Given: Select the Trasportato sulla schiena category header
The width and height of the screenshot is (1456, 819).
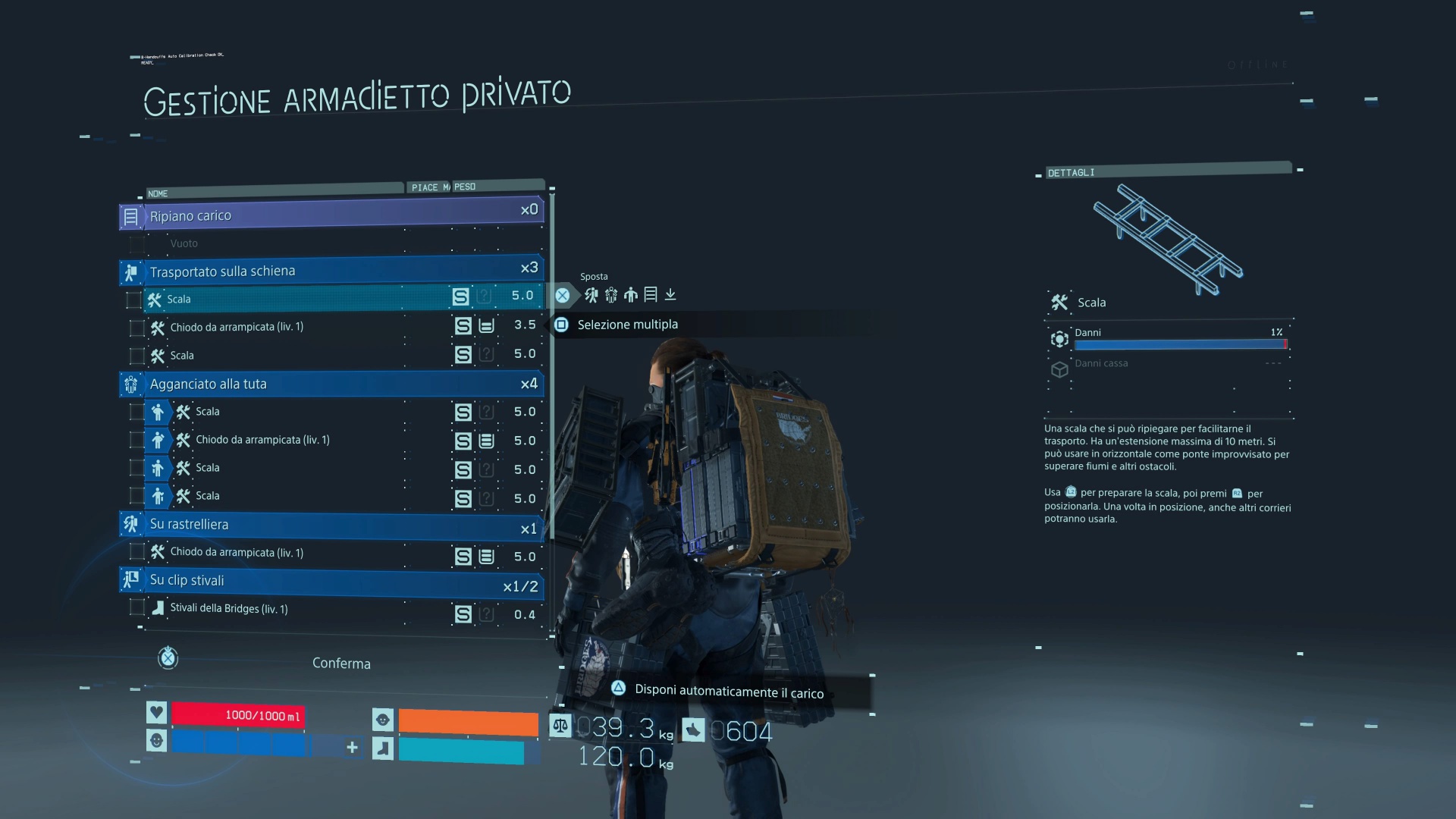Looking at the screenshot, I should (331, 271).
